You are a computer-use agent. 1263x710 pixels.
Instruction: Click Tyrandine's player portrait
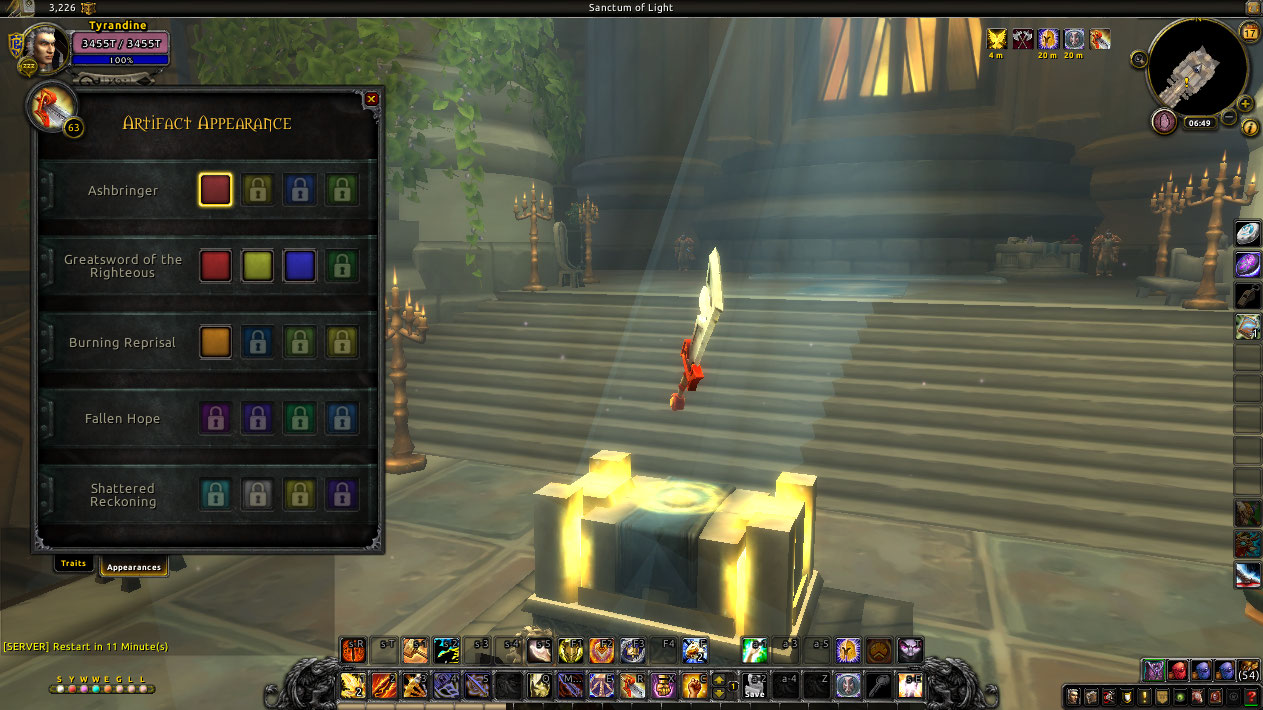(45, 48)
